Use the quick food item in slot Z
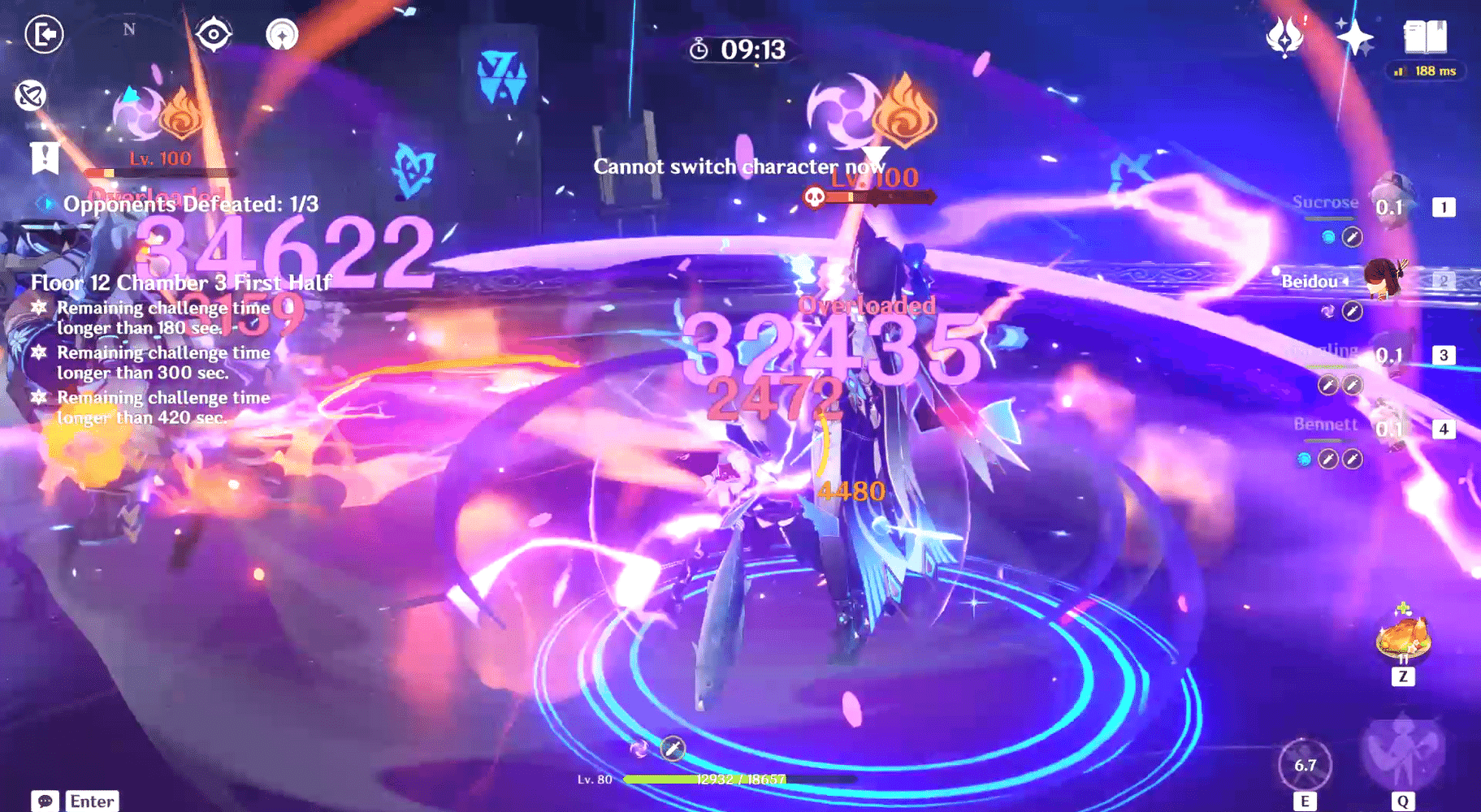The image size is (1481, 812). point(1403,637)
